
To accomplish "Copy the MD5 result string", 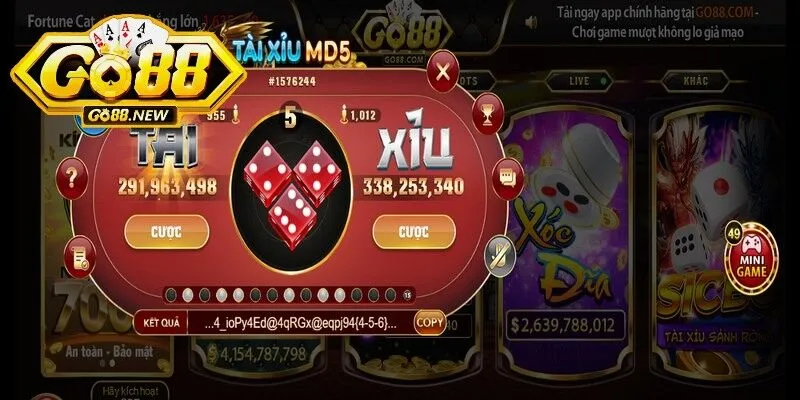I will pyautogui.click(x=429, y=323).
